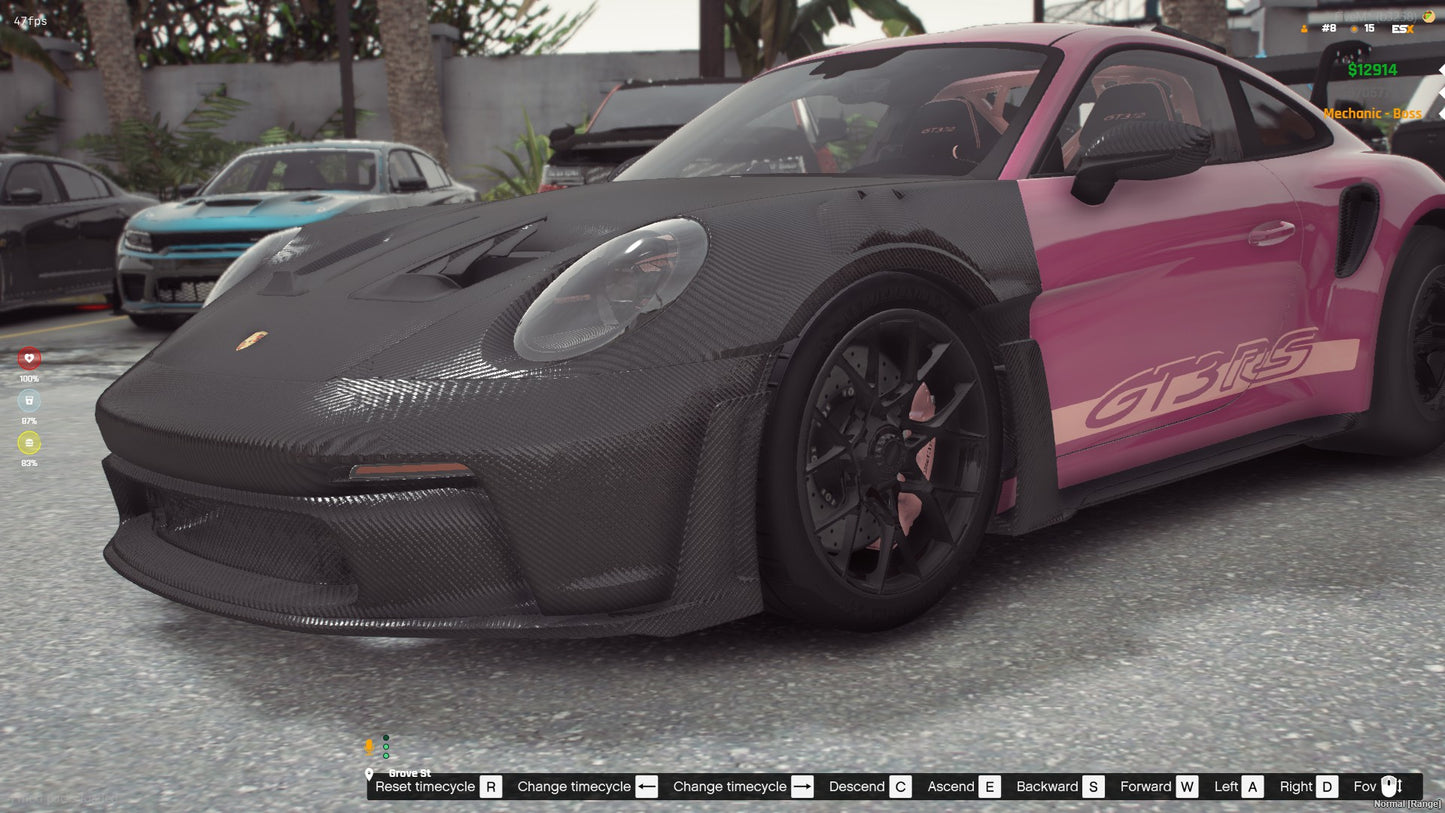Toggle the orange voice indicator near bottom left
1445x813 pixels.
tap(369, 748)
